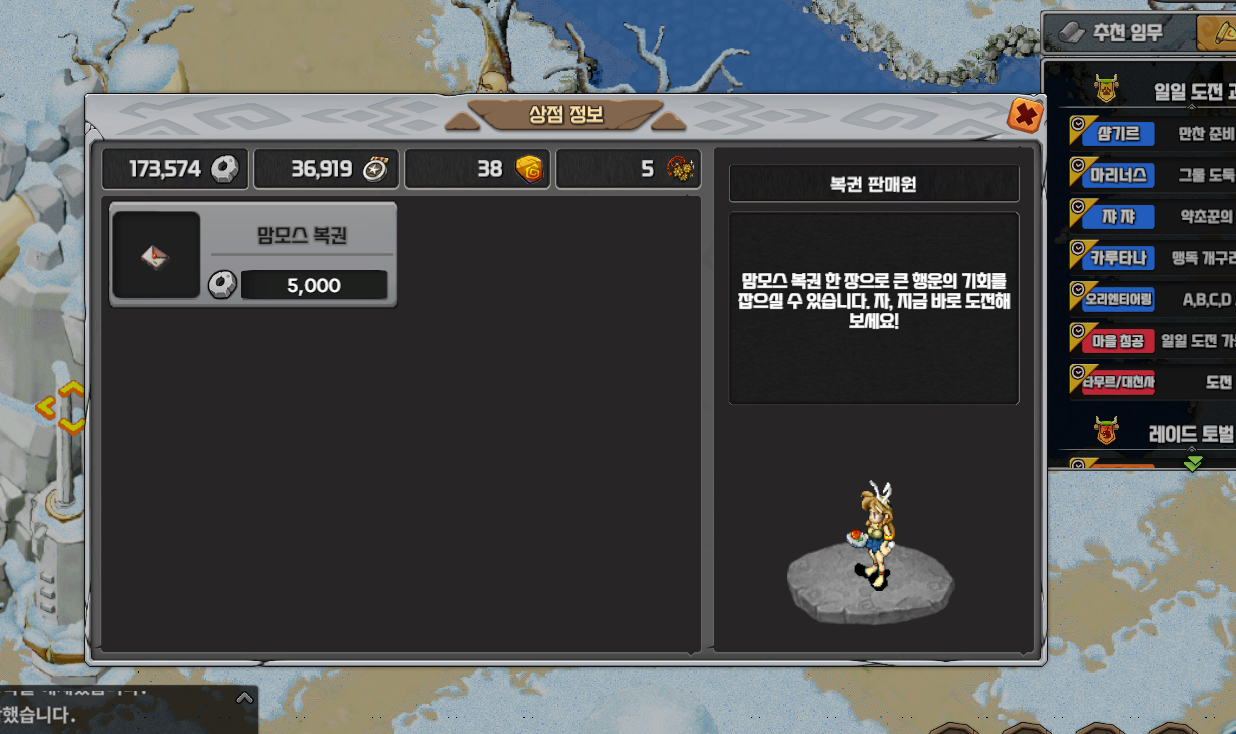The width and height of the screenshot is (1236, 734).
Task: Click the 맘모스 복권 ticket icon
Action: click(x=155, y=255)
